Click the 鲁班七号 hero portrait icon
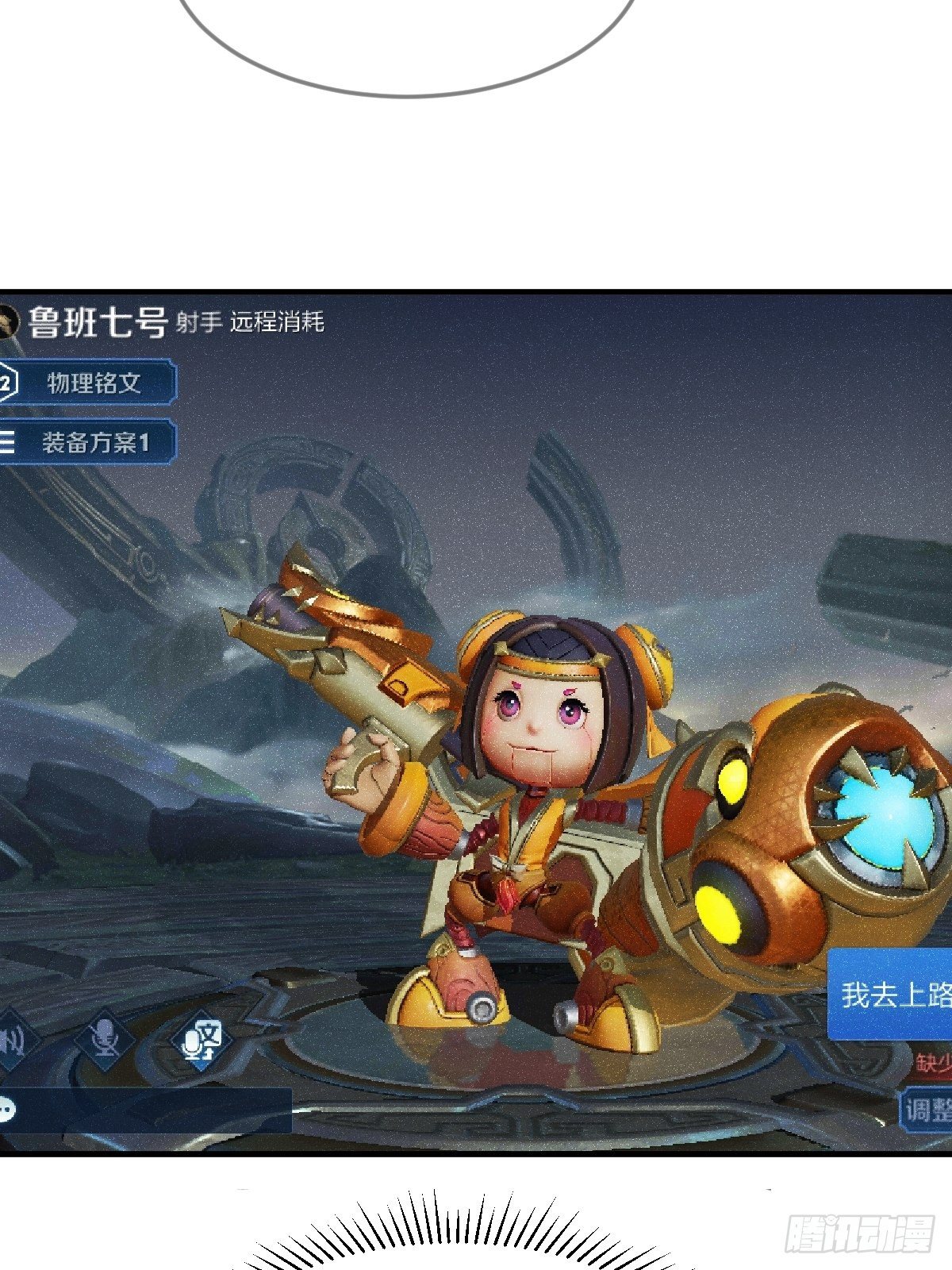This screenshot has width=952, height=1270. [x=8, y=321]
